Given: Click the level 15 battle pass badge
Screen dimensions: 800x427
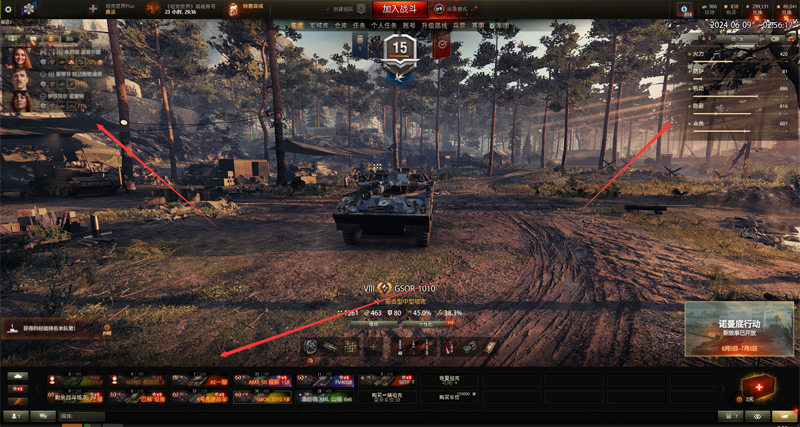Looking at the screenshot, I should (400, 47).
